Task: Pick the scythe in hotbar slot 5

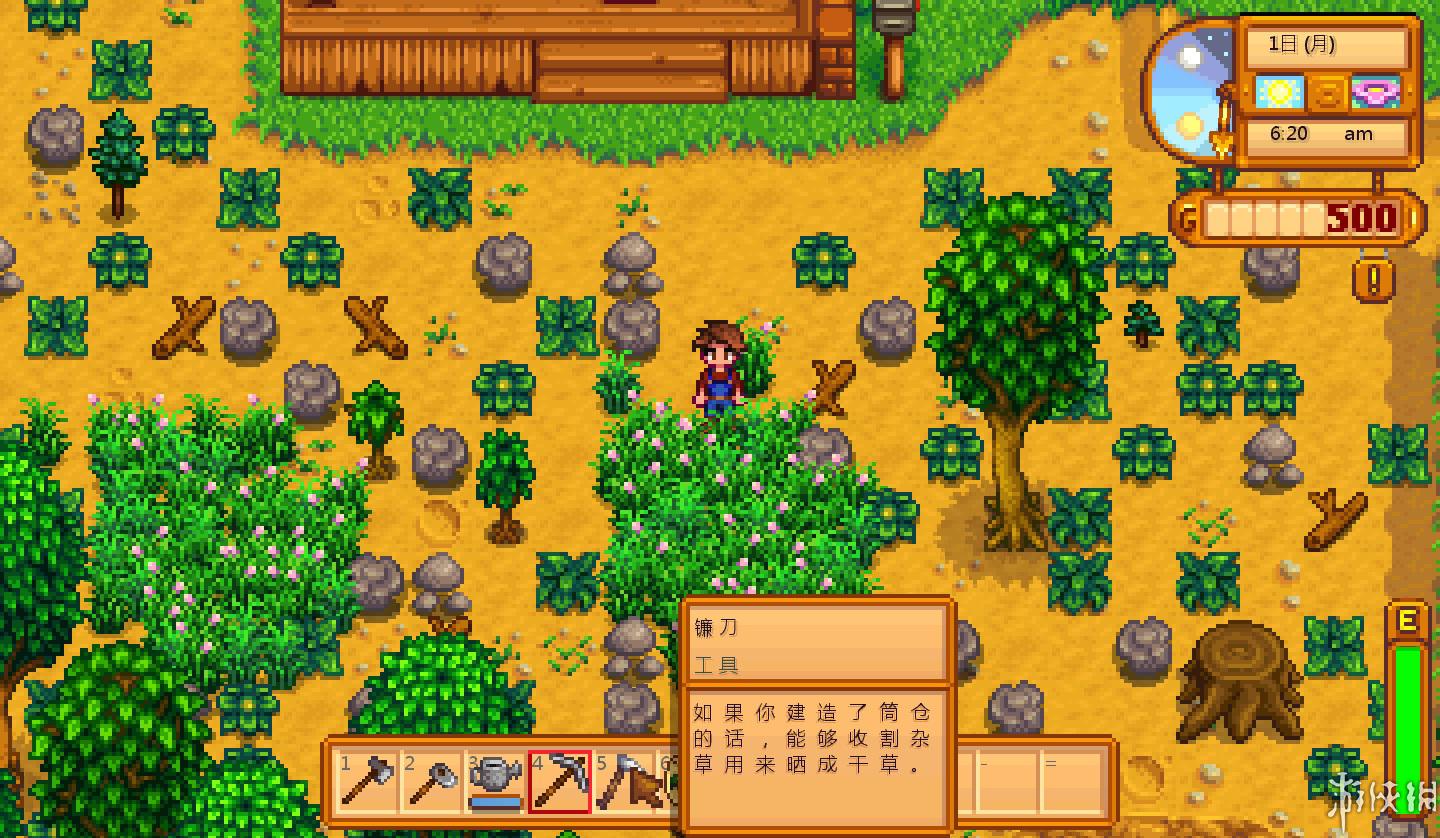Action: [623, 781]
